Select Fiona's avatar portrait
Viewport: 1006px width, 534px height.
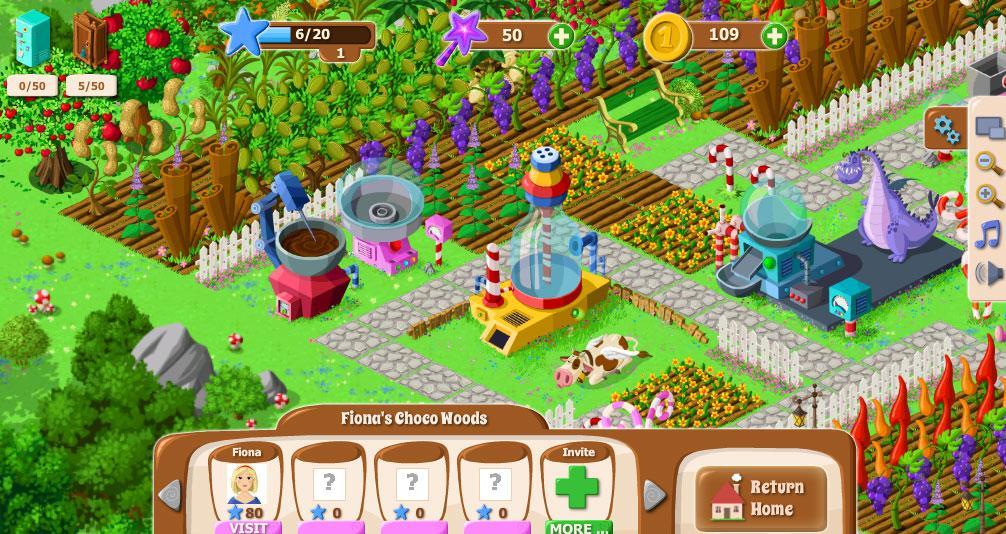(x=246, y=484)
